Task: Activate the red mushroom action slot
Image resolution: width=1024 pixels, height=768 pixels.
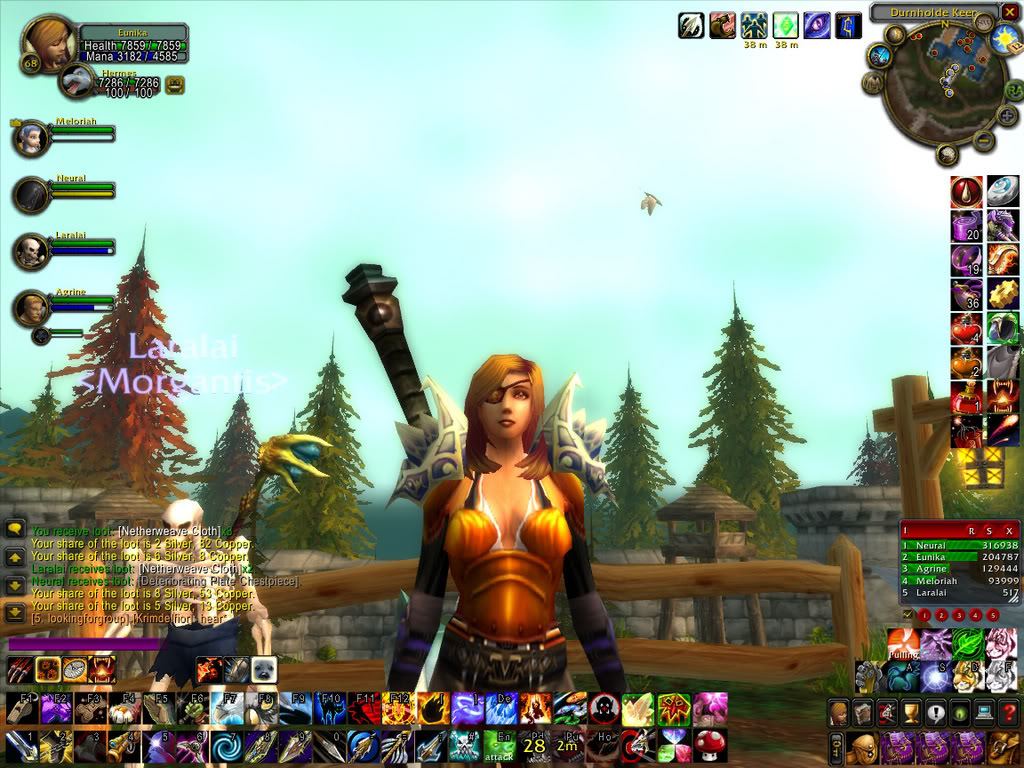Action: [x=710, y=745]
